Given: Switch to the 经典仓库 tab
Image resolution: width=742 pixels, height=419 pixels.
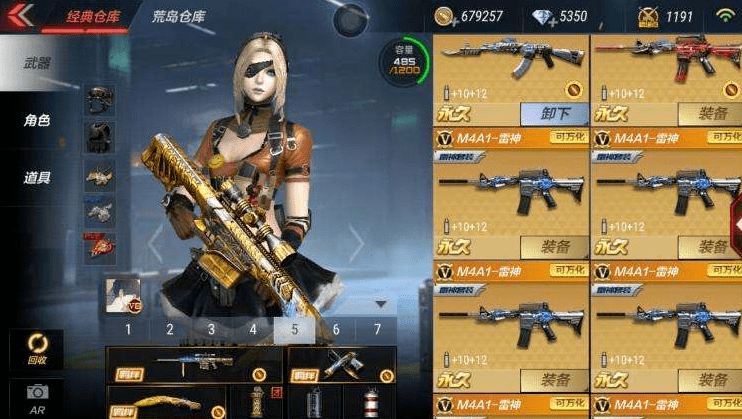Looking at the screenshot, I should [93, 16].
